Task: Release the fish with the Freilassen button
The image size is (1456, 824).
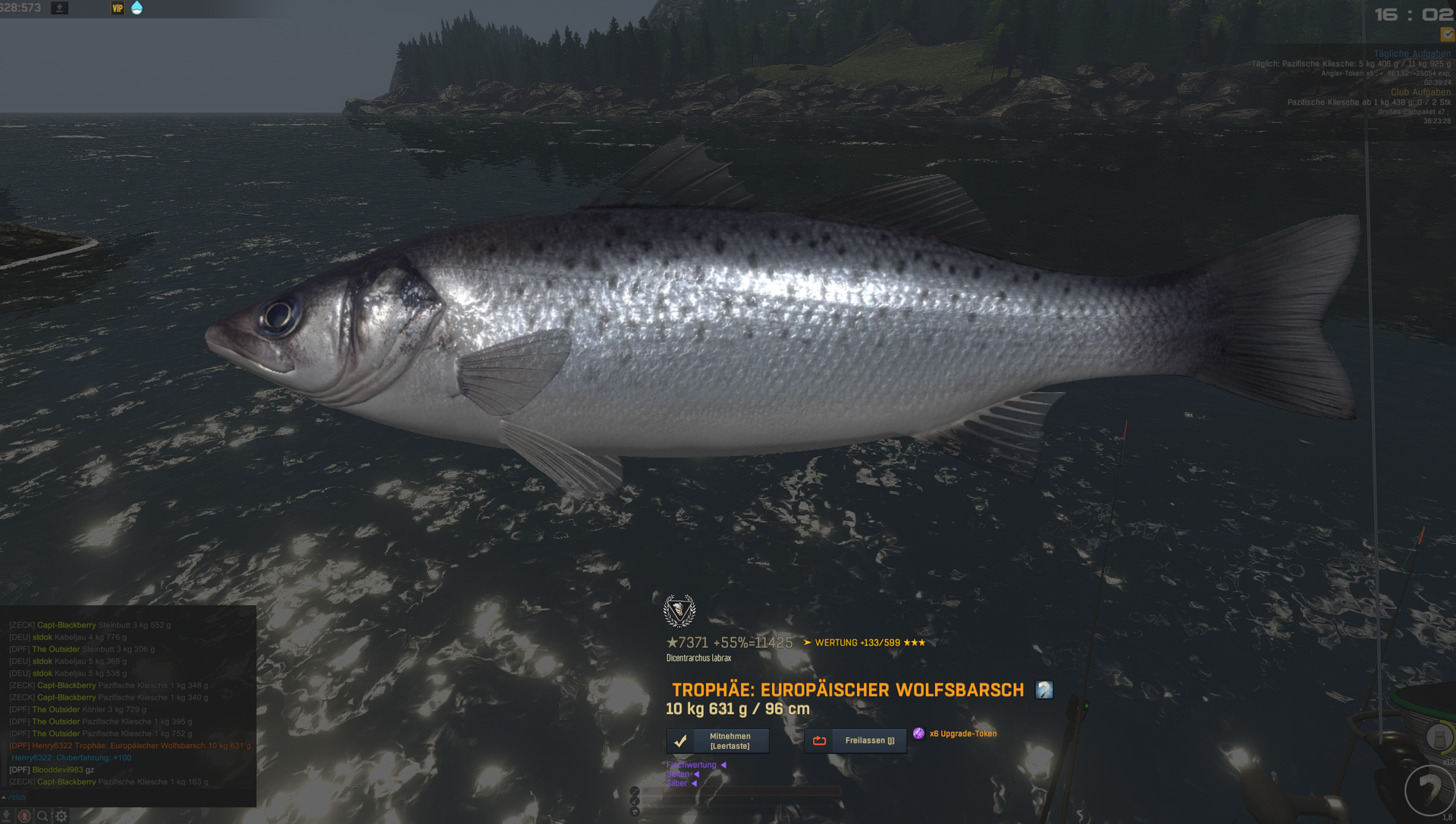Action: (855, 741)
